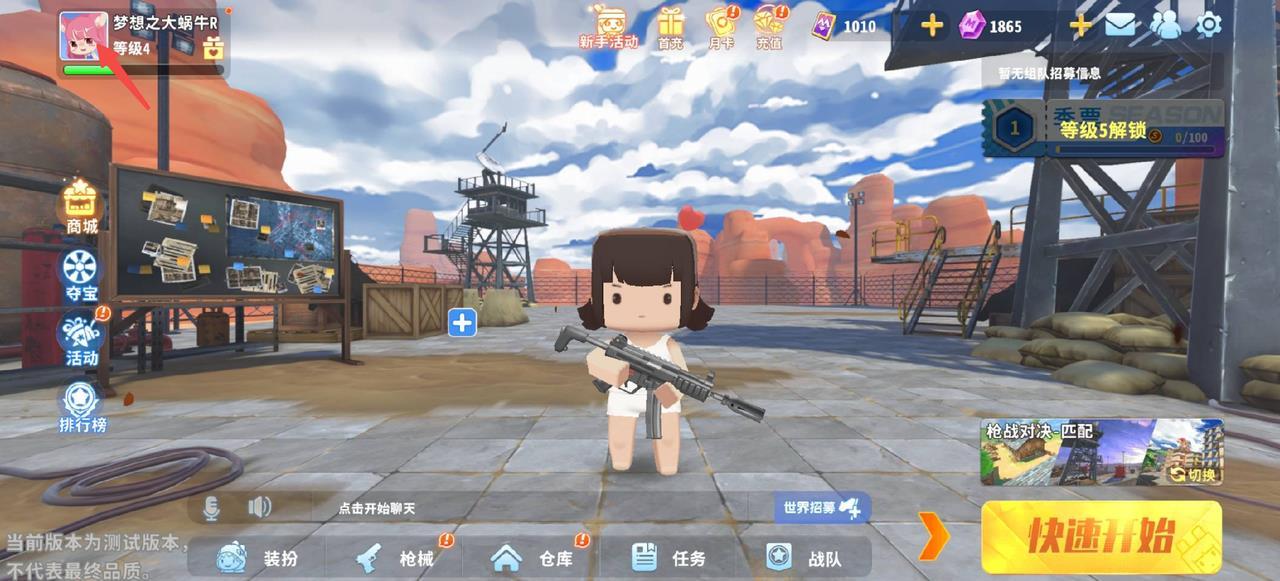Image resolution: width=1280 pixels, height=581 pixels.
Task: Start a match with 快速开始
Action: (1101, 537)
